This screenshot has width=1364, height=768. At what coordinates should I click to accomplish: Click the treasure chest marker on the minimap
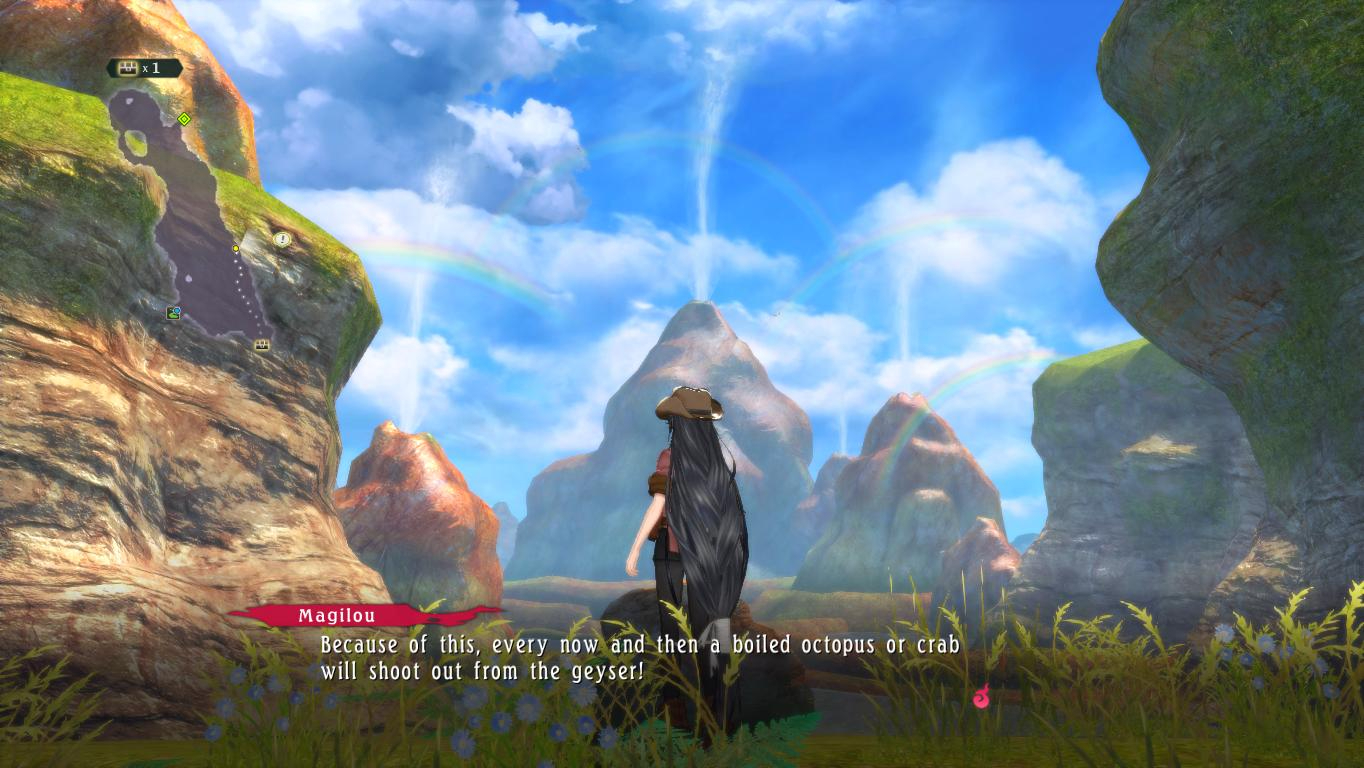click(x=262, y=345)
